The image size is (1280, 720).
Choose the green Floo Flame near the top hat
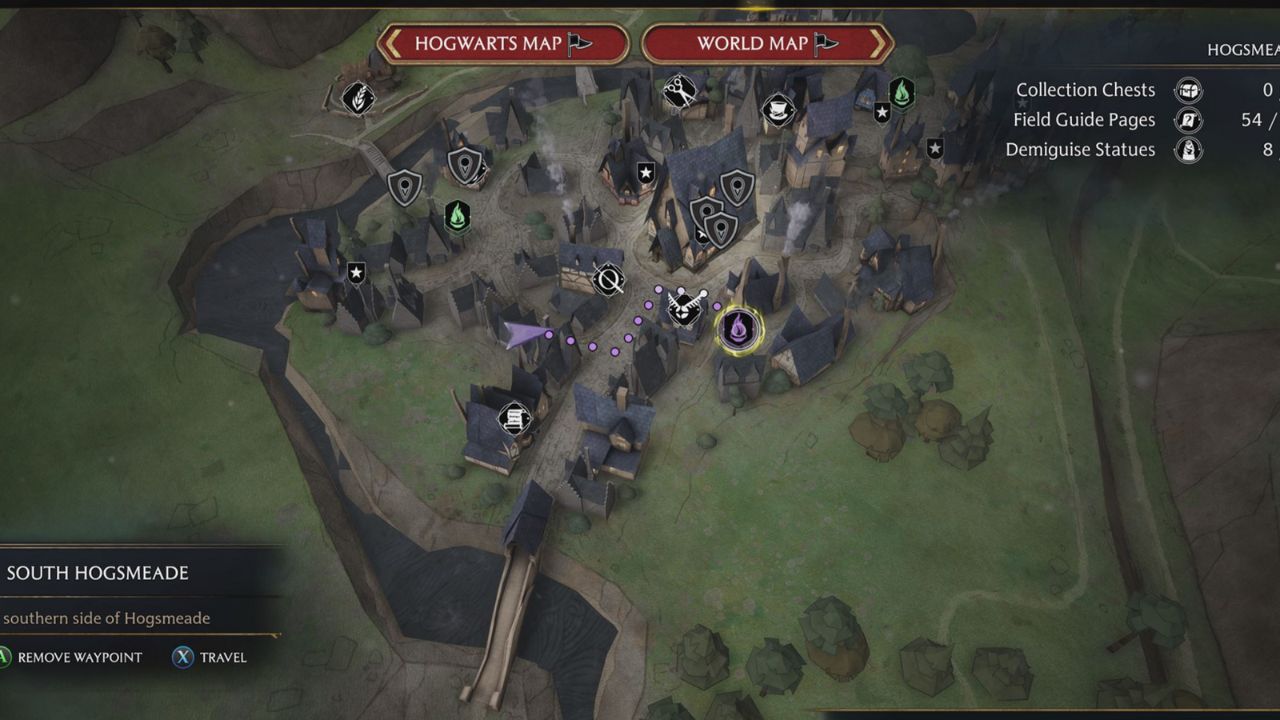click(901, 93)
